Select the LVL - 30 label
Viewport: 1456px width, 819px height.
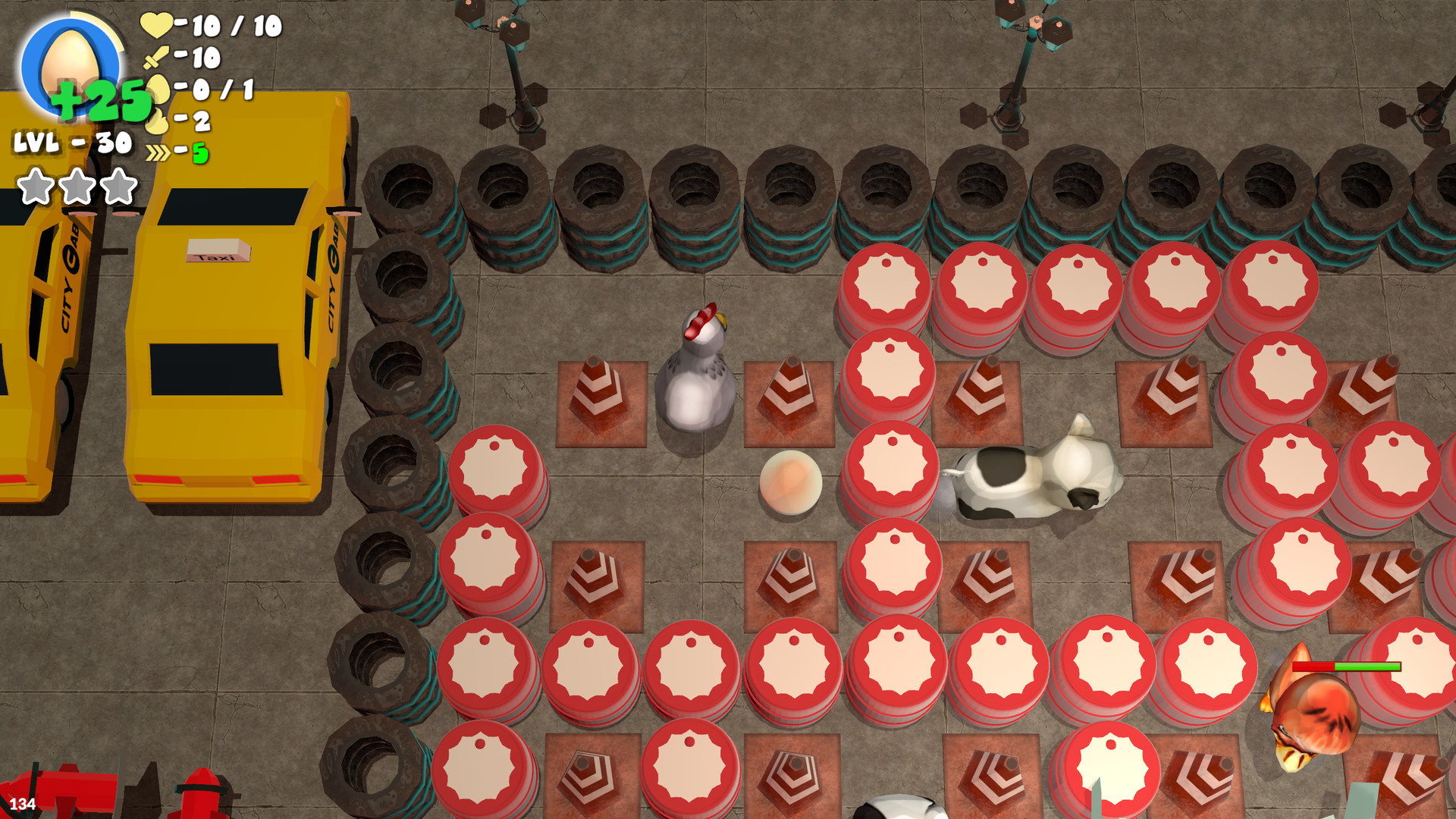coord(71,143)
